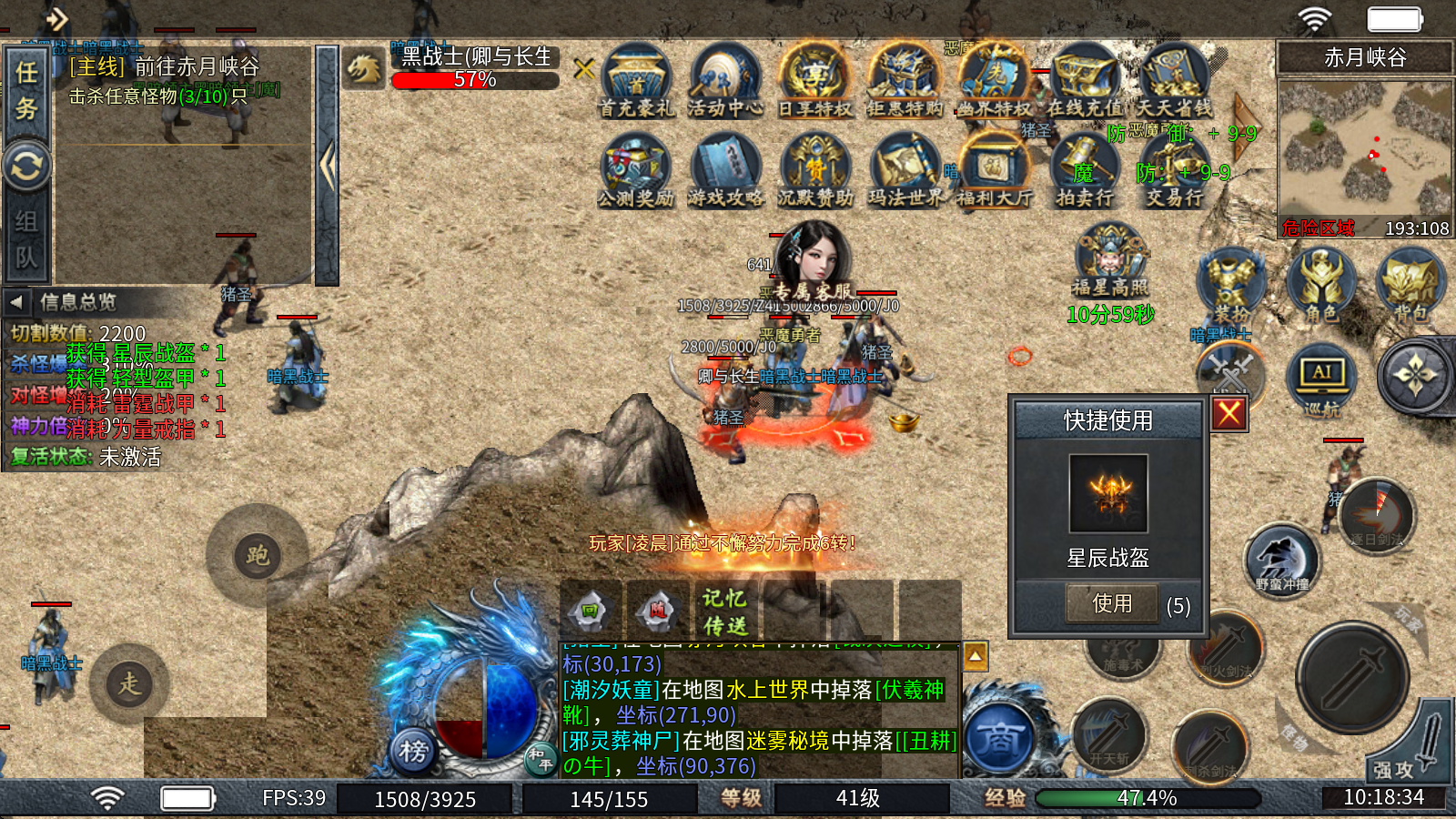Viewport: 1456px width, 819px height.
Task: Toggle the 跑 run mode button
Action: click(257, 555)
